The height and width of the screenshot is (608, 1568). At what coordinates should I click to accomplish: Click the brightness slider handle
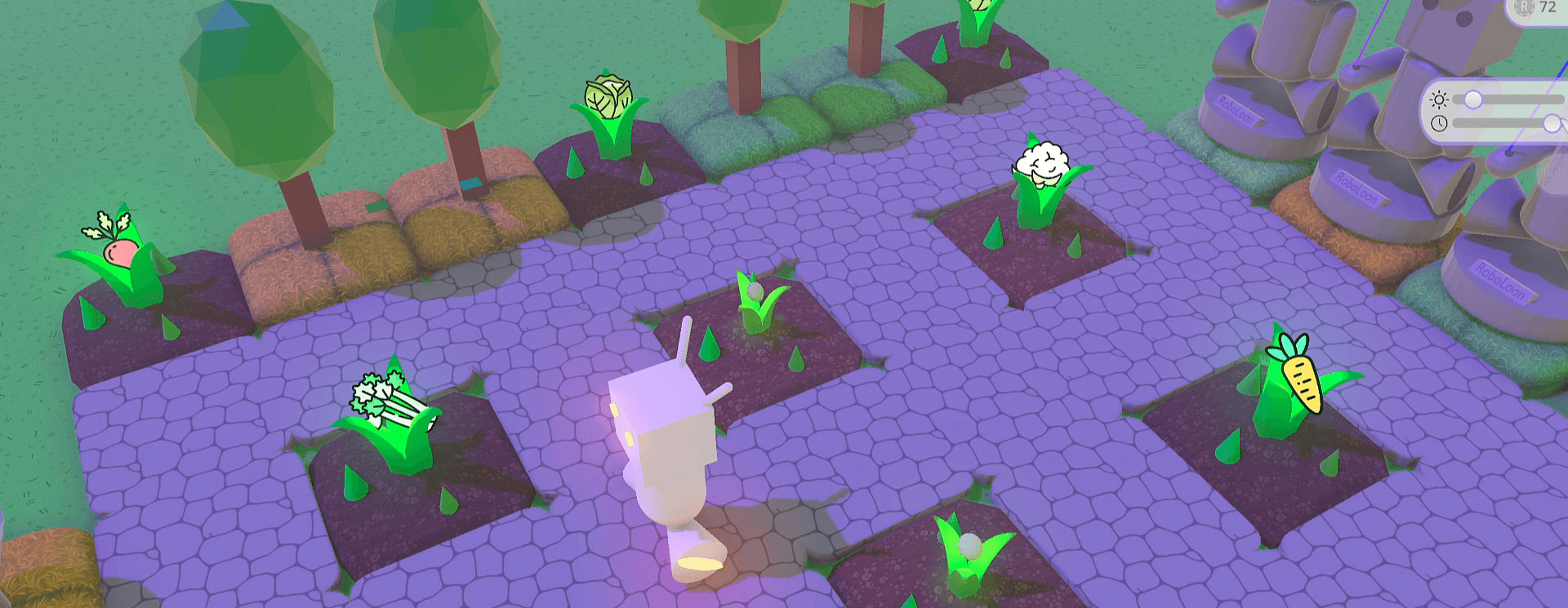1474,98
